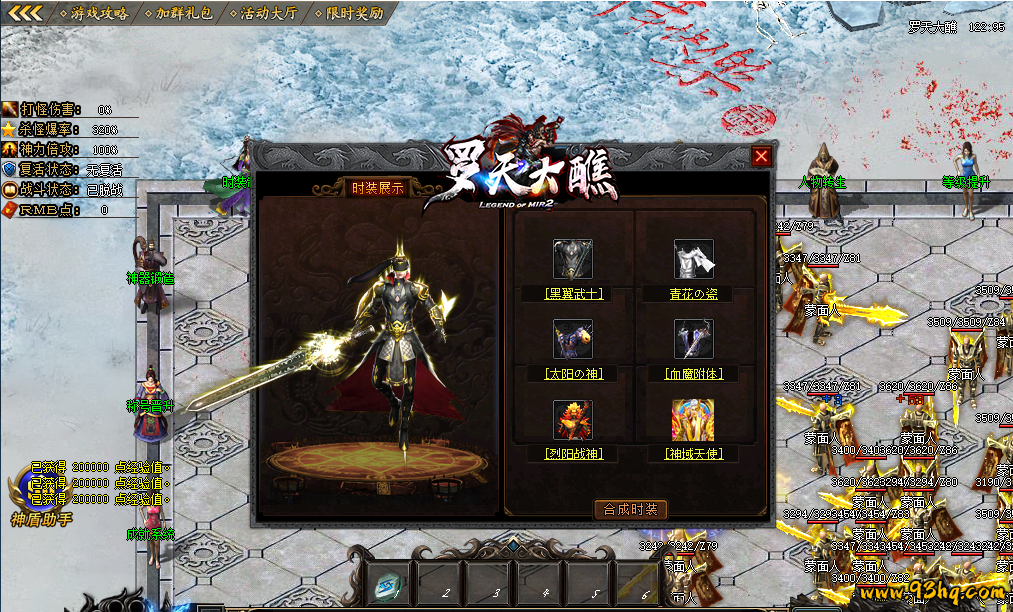This screenshot has width=1013, height=612.
Task: Select the 黑翼武士 costume icon
Action: pyautogui.click(x=573, y=259)
